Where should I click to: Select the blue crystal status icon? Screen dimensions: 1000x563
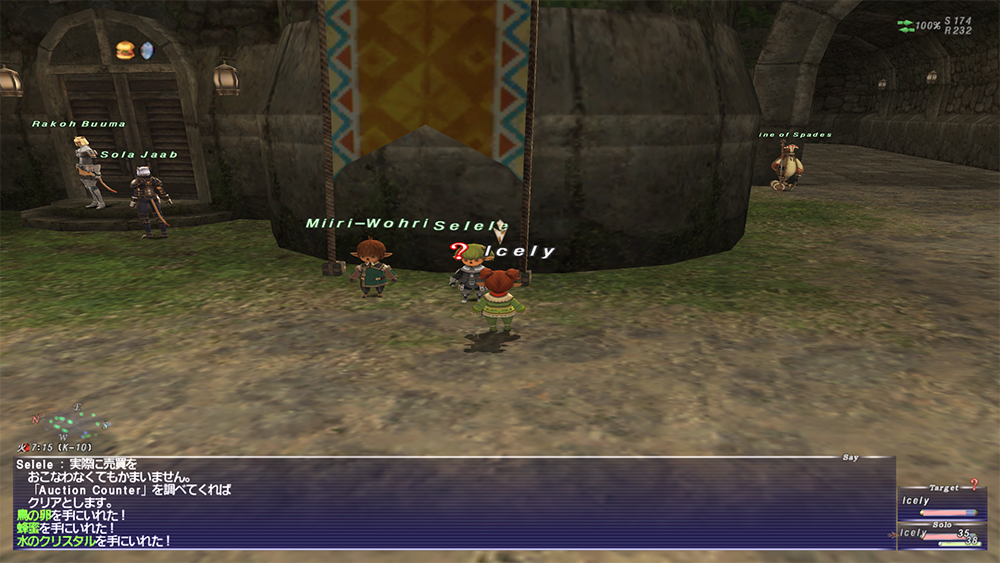point(147,49)
